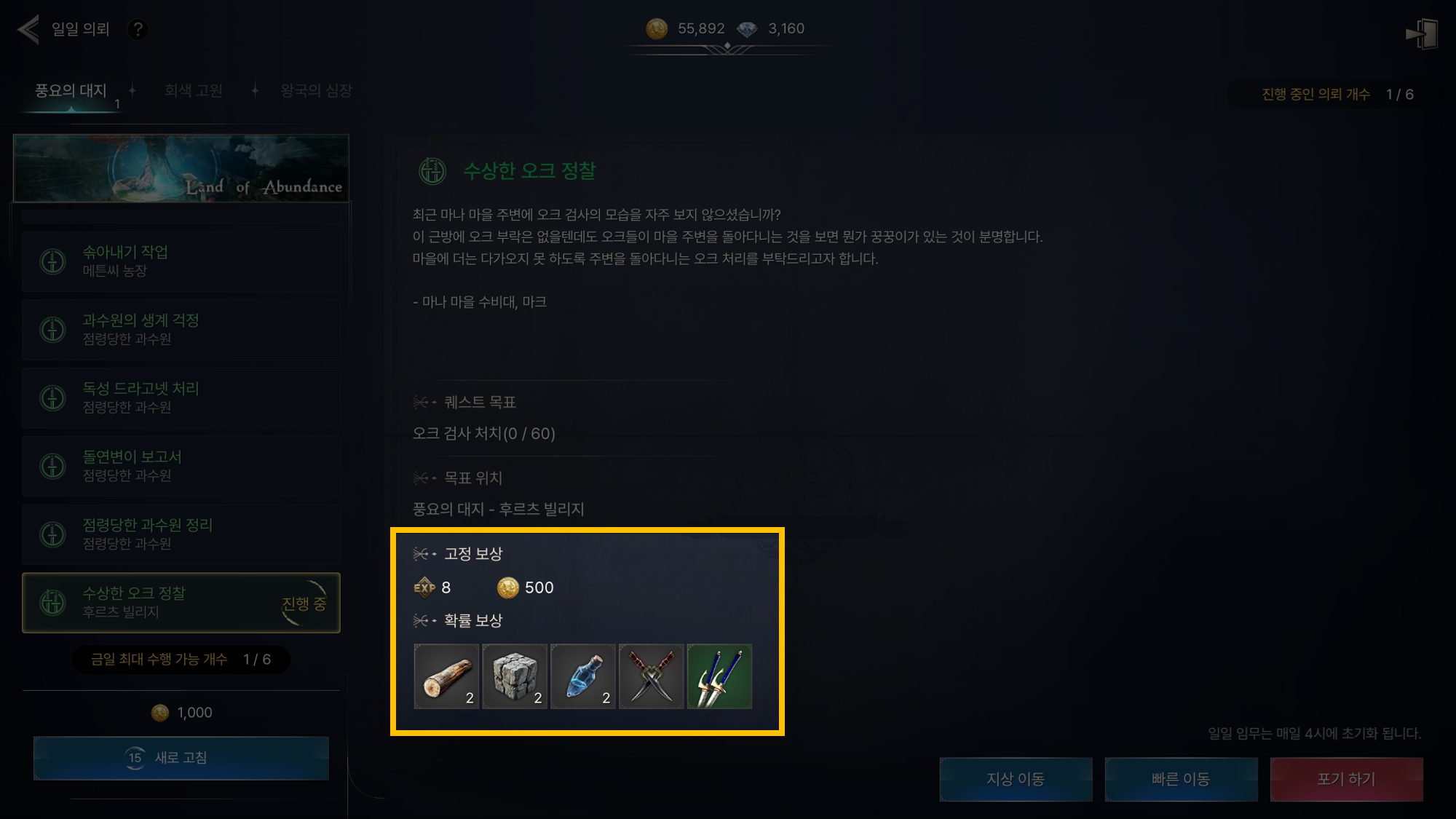Switch to the 회색 고원 tab

coord(194,91)
